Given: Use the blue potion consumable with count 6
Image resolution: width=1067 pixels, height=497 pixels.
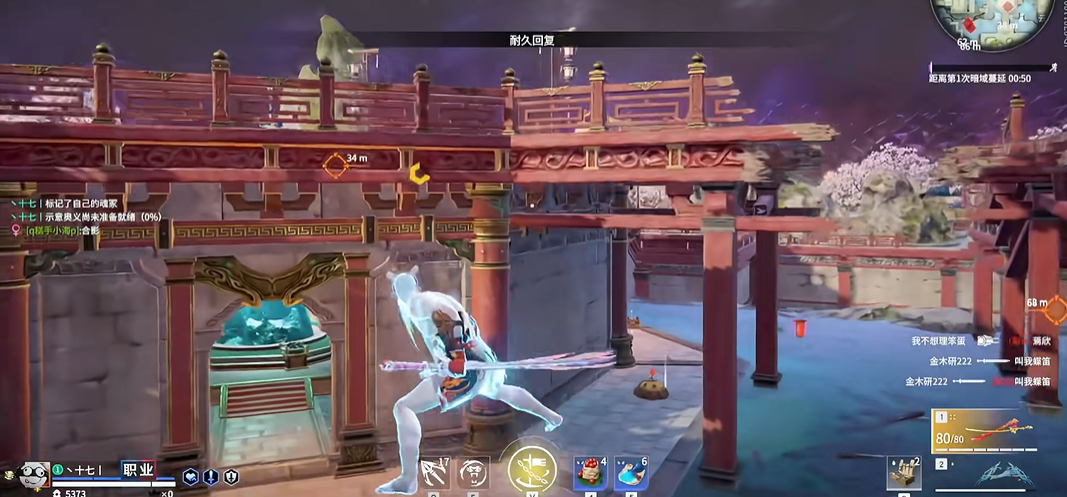Looking at the screenshot, I should click(630, 472).
